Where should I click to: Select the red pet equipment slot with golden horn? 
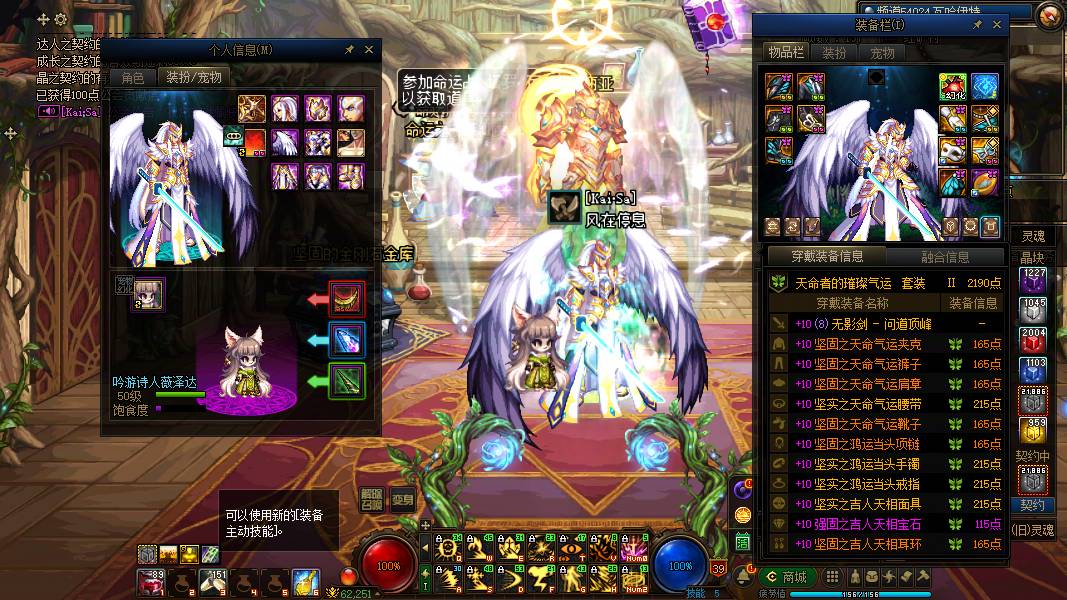coord(347,298)
